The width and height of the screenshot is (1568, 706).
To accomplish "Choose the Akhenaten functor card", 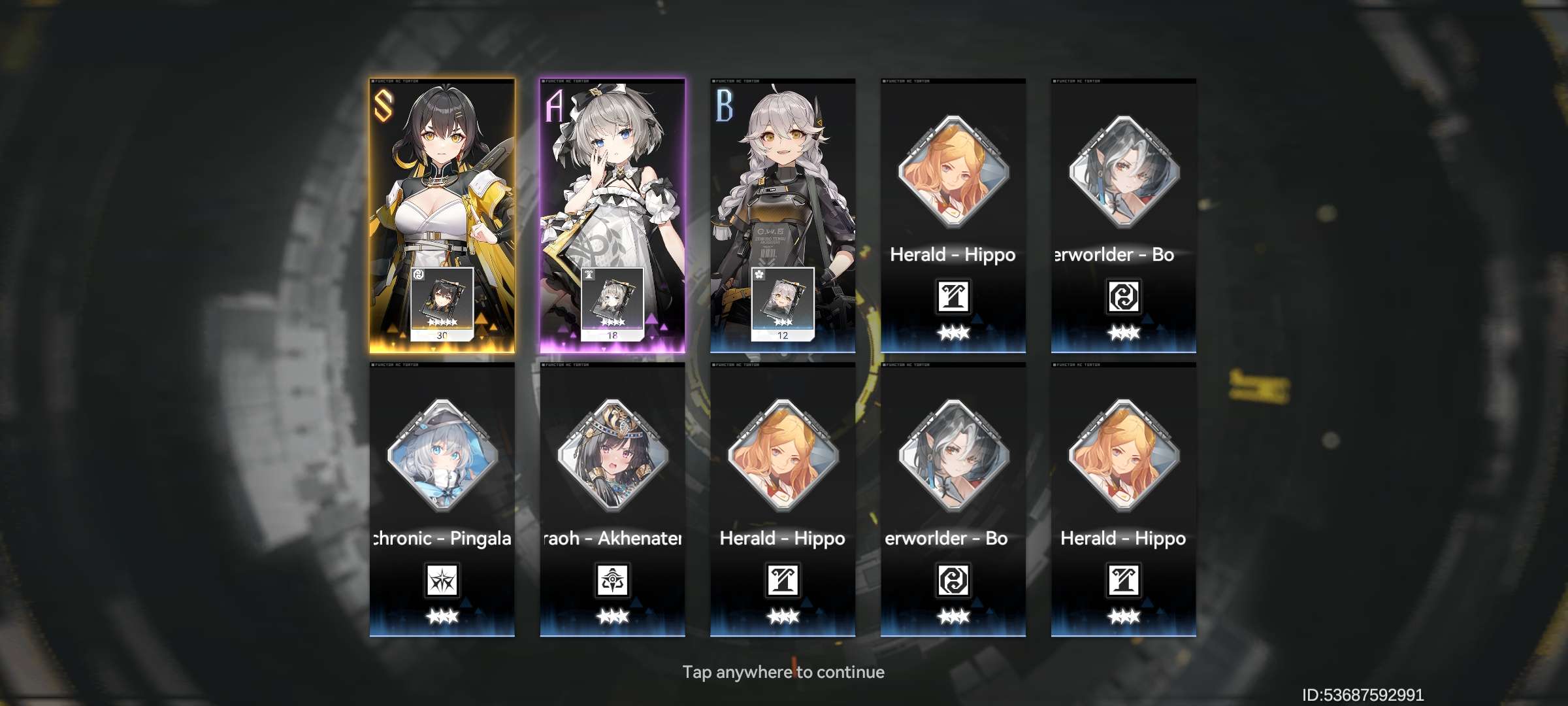I will click(x=612, y=499).
